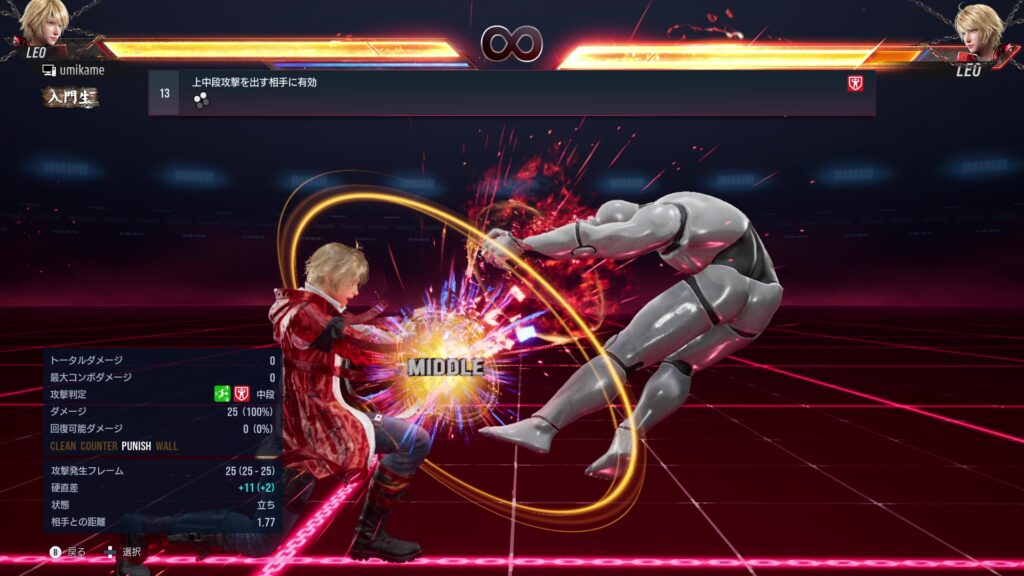The width and height of the screenshot is (1024, 576).
Task: Click the right Leo character portrait
Action: click(x=978, y=28)
